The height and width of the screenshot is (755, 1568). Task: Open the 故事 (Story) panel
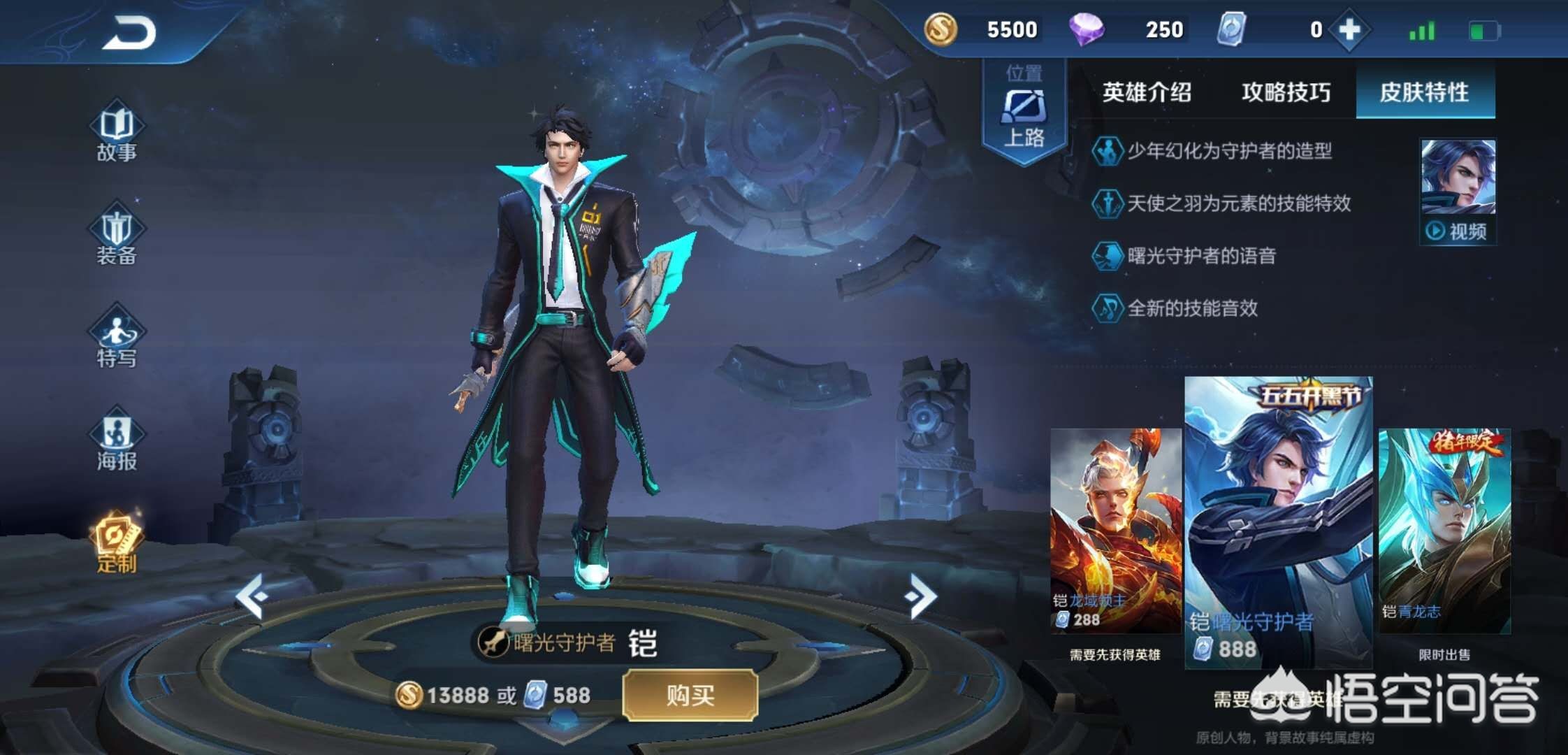click(x=117, y=130)
